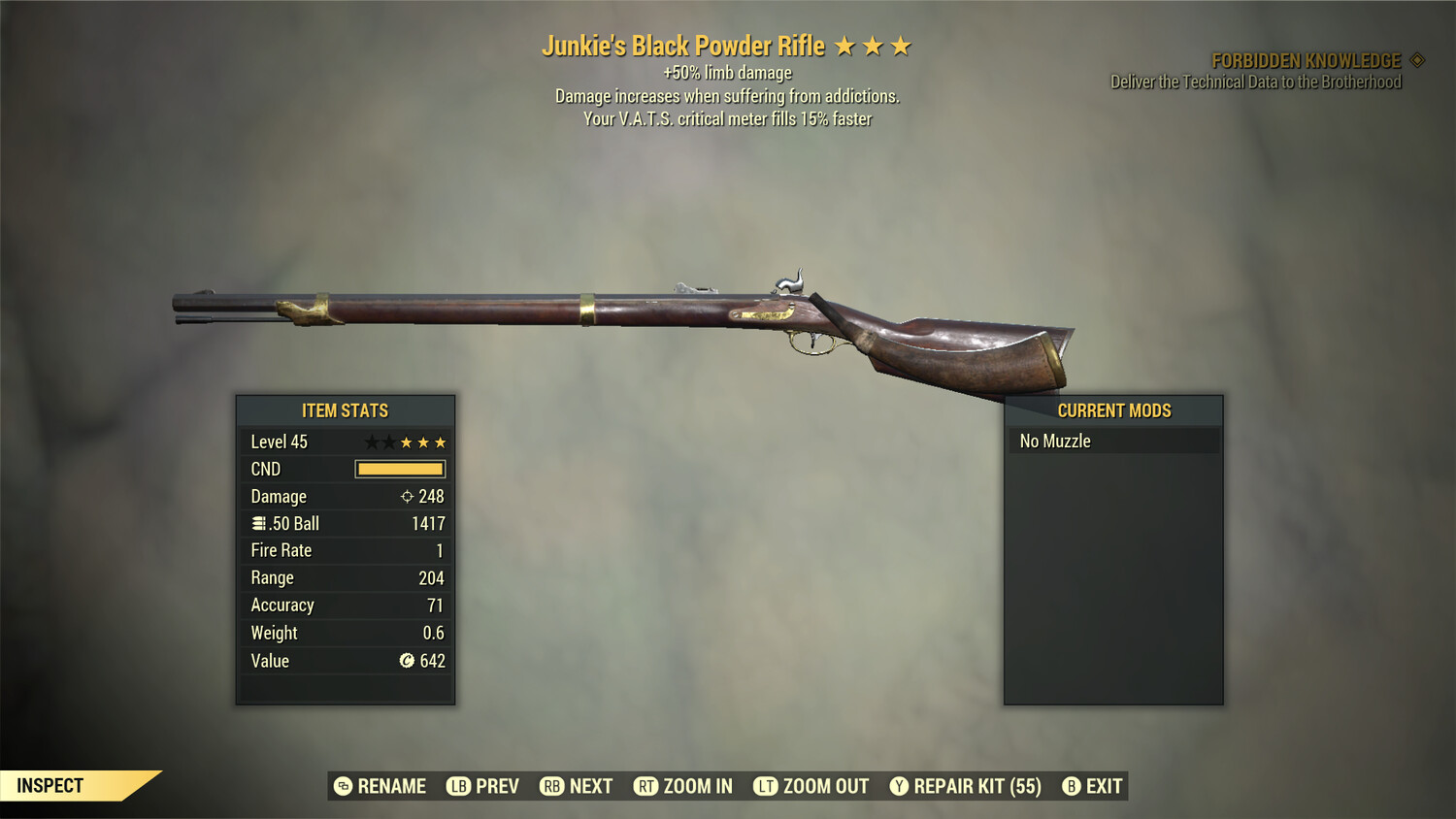The width and height of the screenshot is (1456, 819).
Task: Click the crosshair icon next to Damage
Action: tap(409, 496)
